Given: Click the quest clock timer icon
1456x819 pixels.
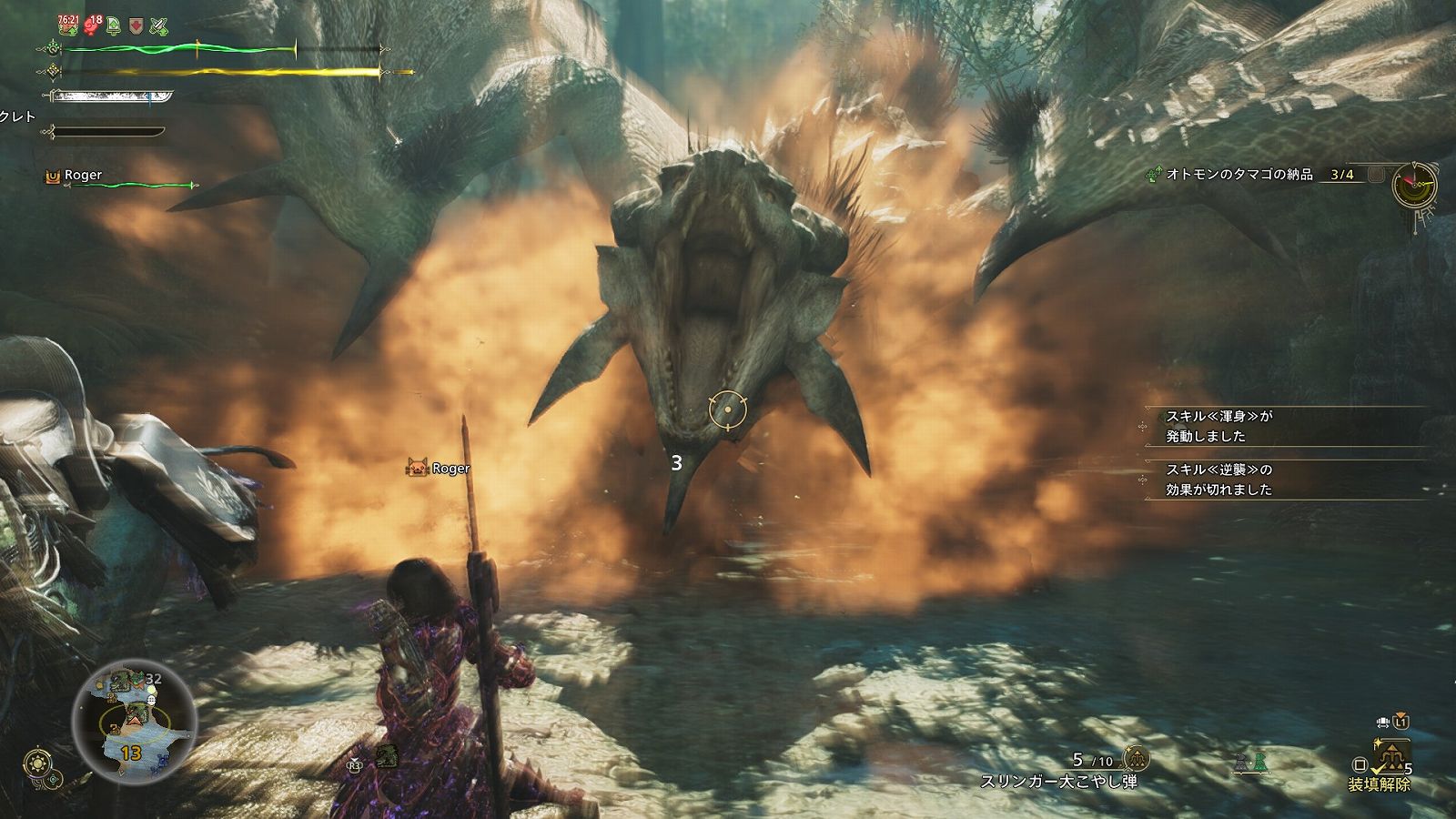Looking at the screenshot, I should pos(1415,183).
